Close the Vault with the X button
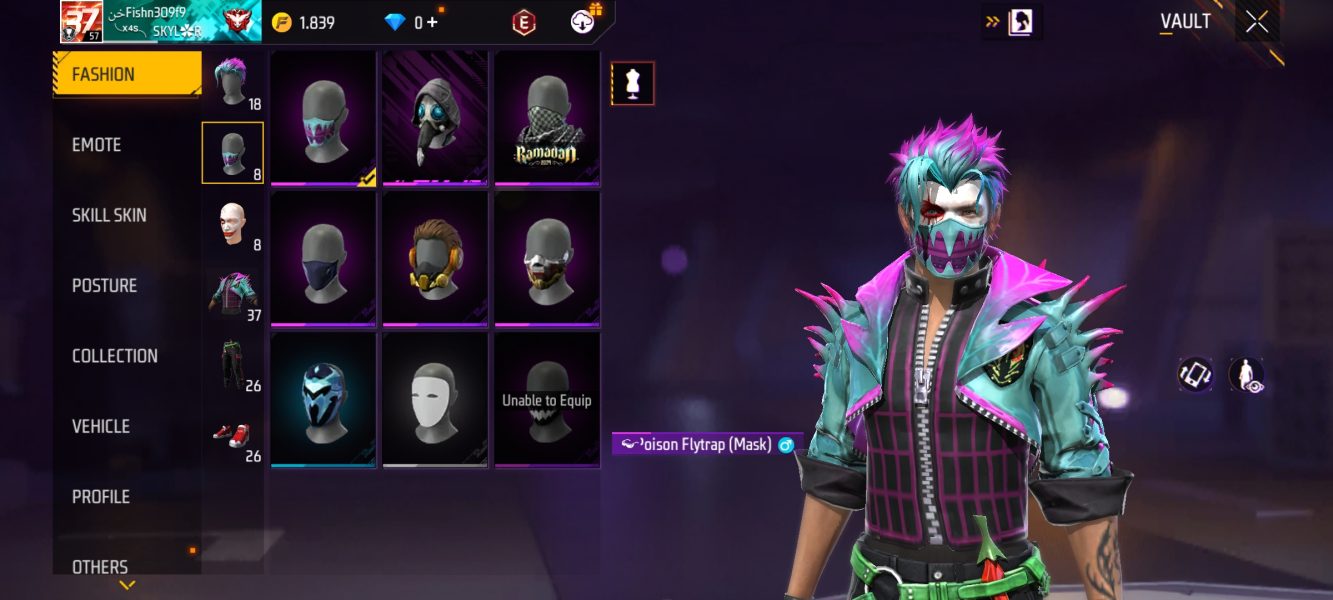Viewport: 1333px width, 600px height. coord(1257,22)
